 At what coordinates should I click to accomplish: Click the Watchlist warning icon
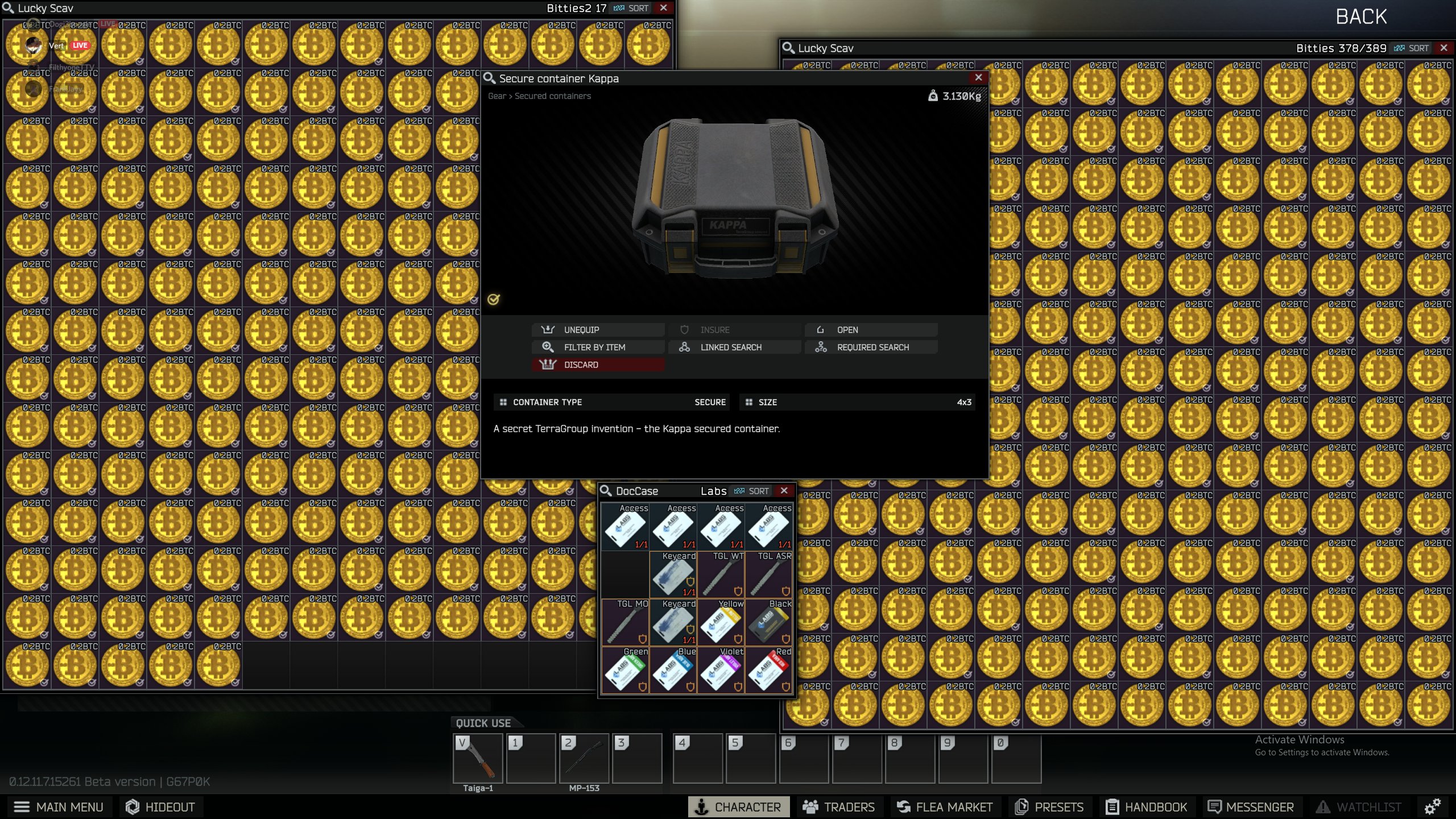pos(1323,806)
